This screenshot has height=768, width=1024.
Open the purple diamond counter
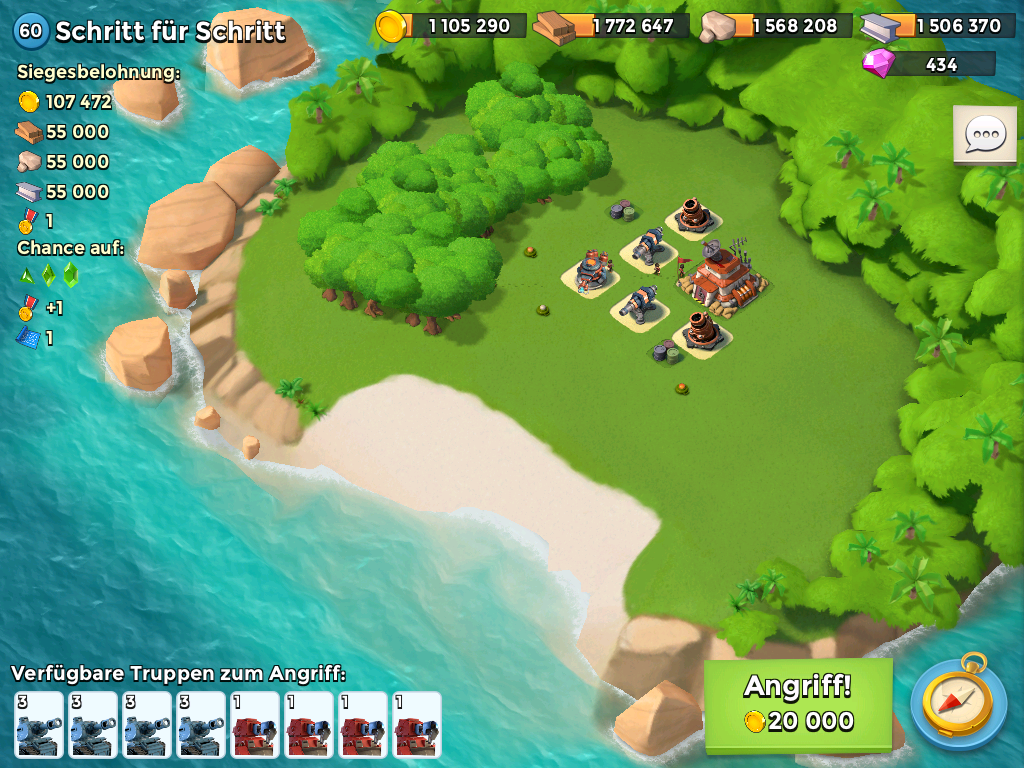(x=929, y=64)
